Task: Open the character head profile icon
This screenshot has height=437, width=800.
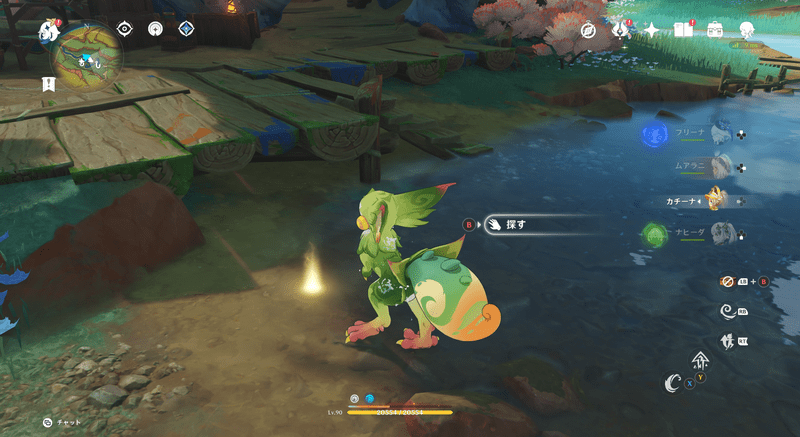Action: 747,30
